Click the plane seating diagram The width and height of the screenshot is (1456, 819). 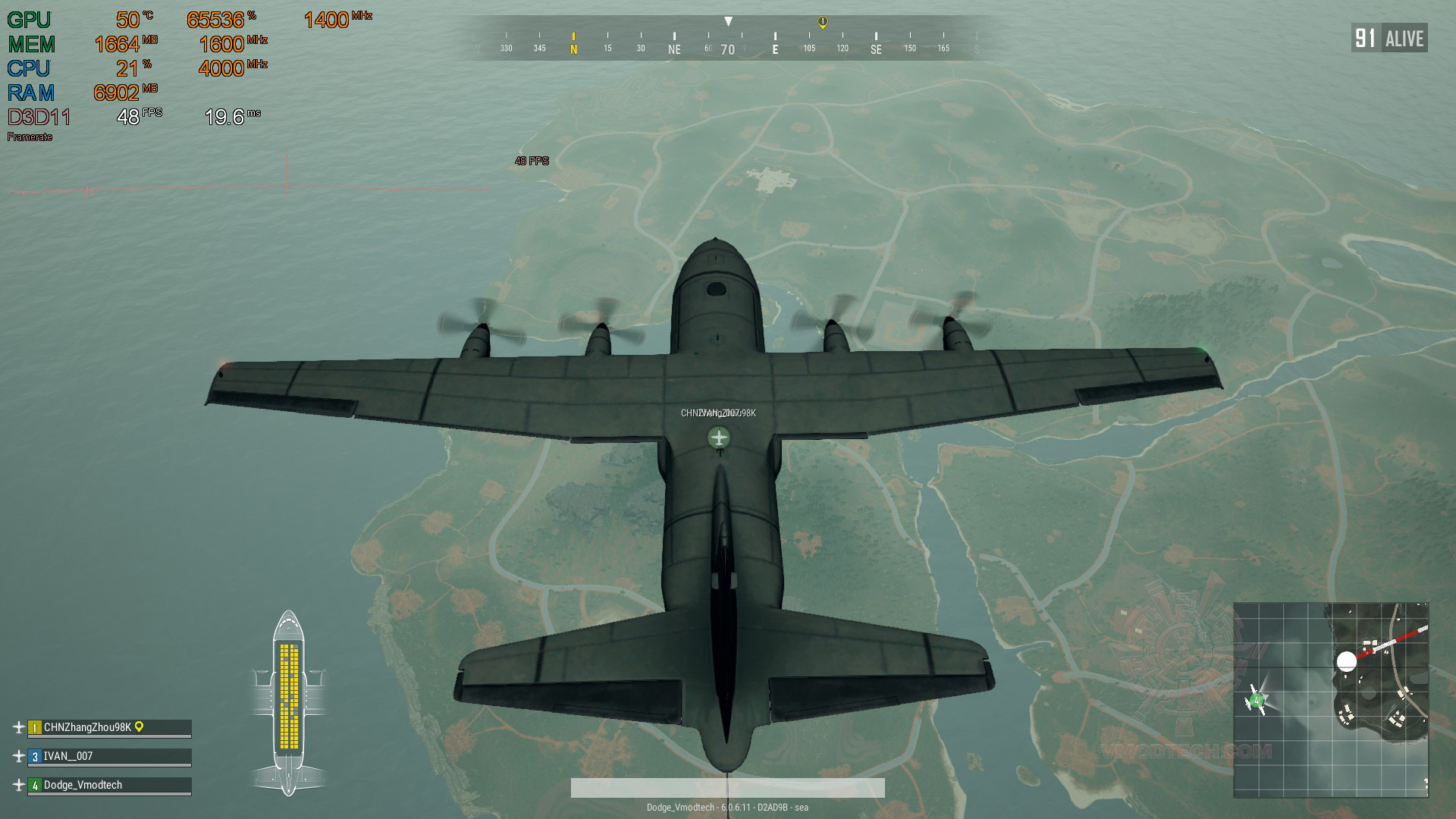click(289, 701)
